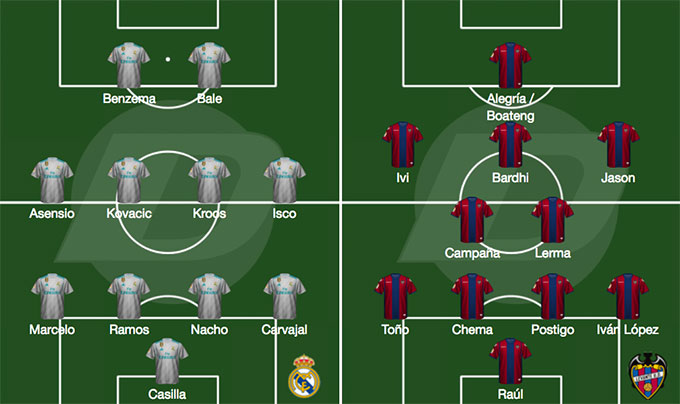
Task: Open the Levante club crest
Action: pos(647,375)
